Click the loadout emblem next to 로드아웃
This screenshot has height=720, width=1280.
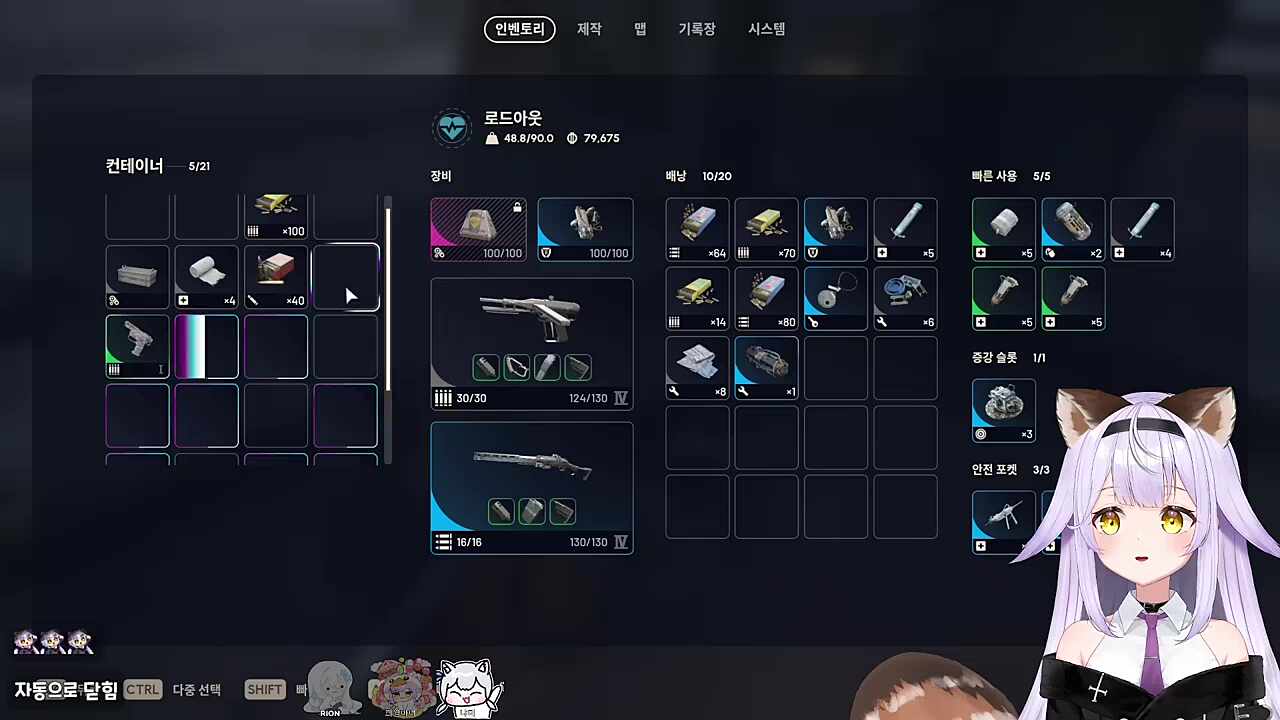[452, 127]
